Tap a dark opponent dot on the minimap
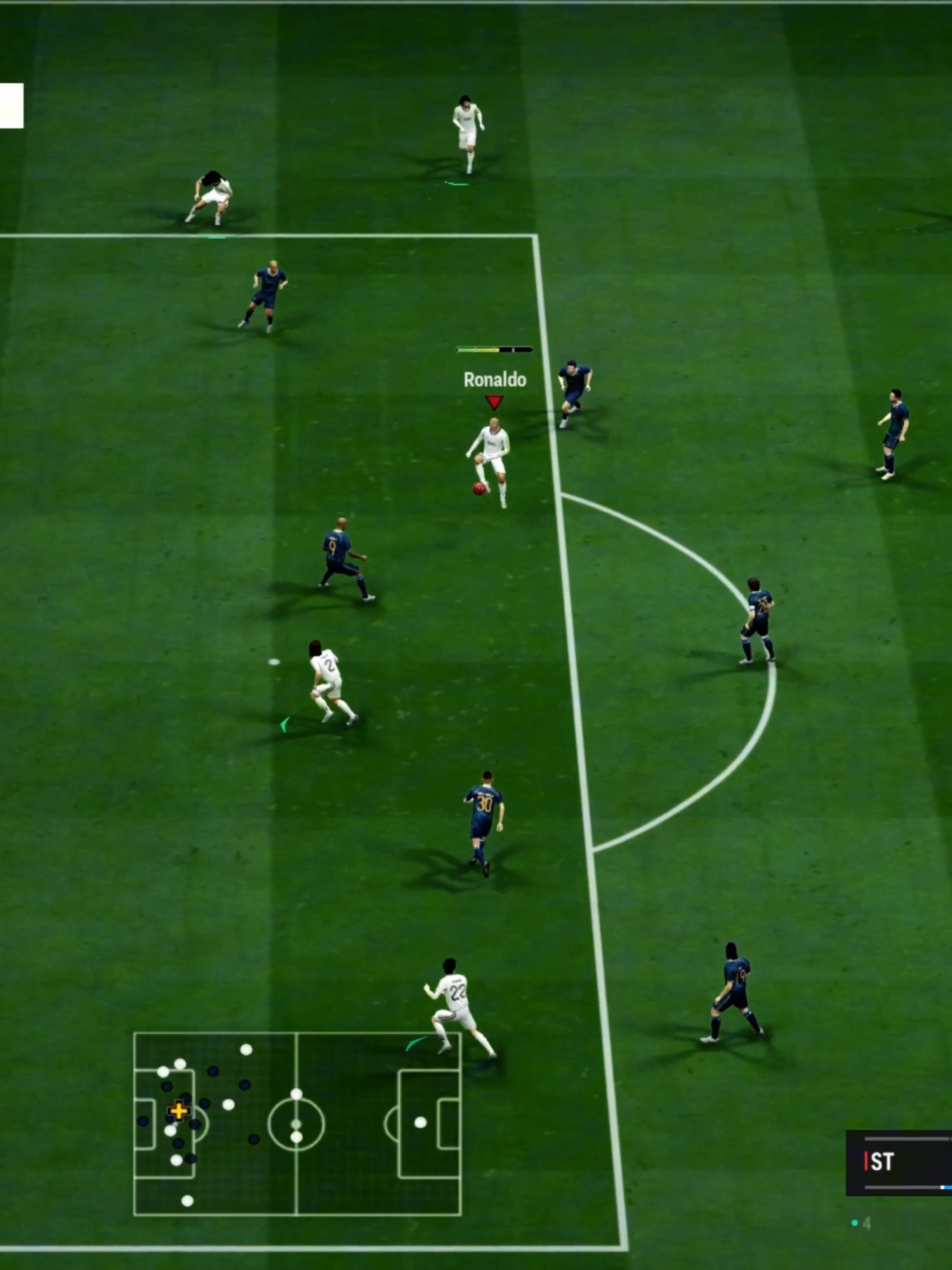952x1270 pixels. tap(213, 1072)
